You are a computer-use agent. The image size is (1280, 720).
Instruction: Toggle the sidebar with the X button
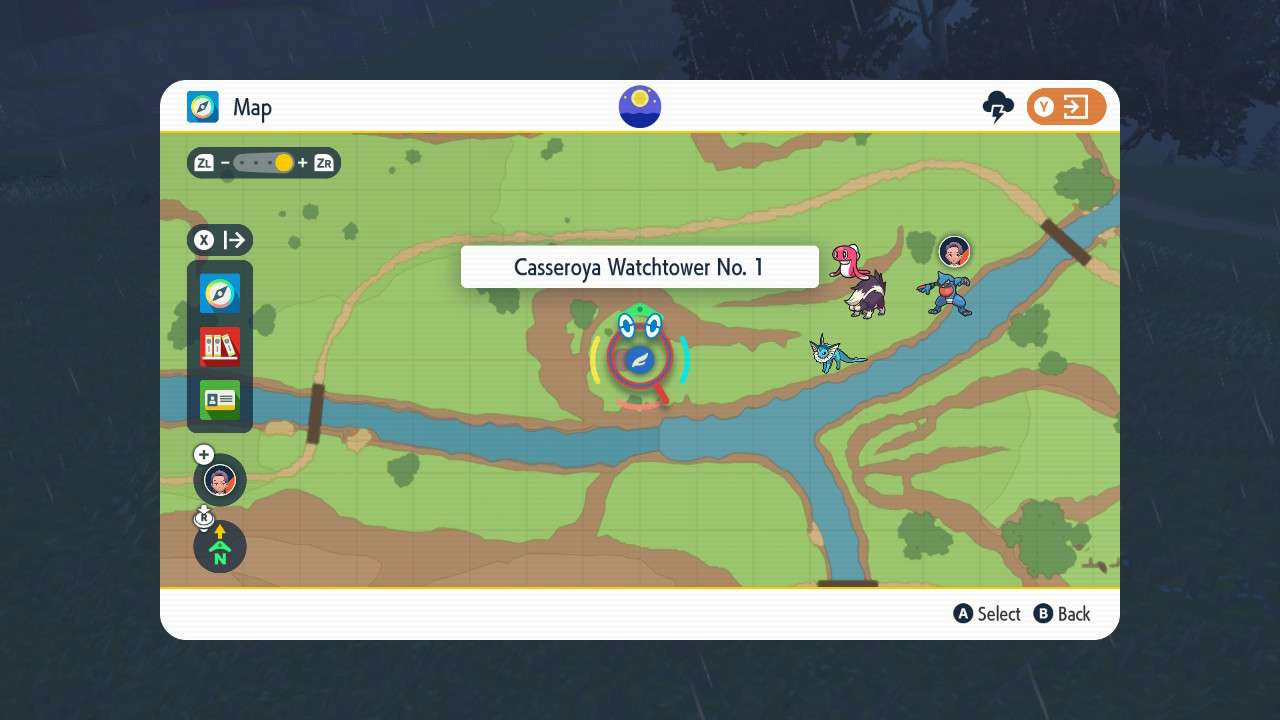(x=203, y=239)
